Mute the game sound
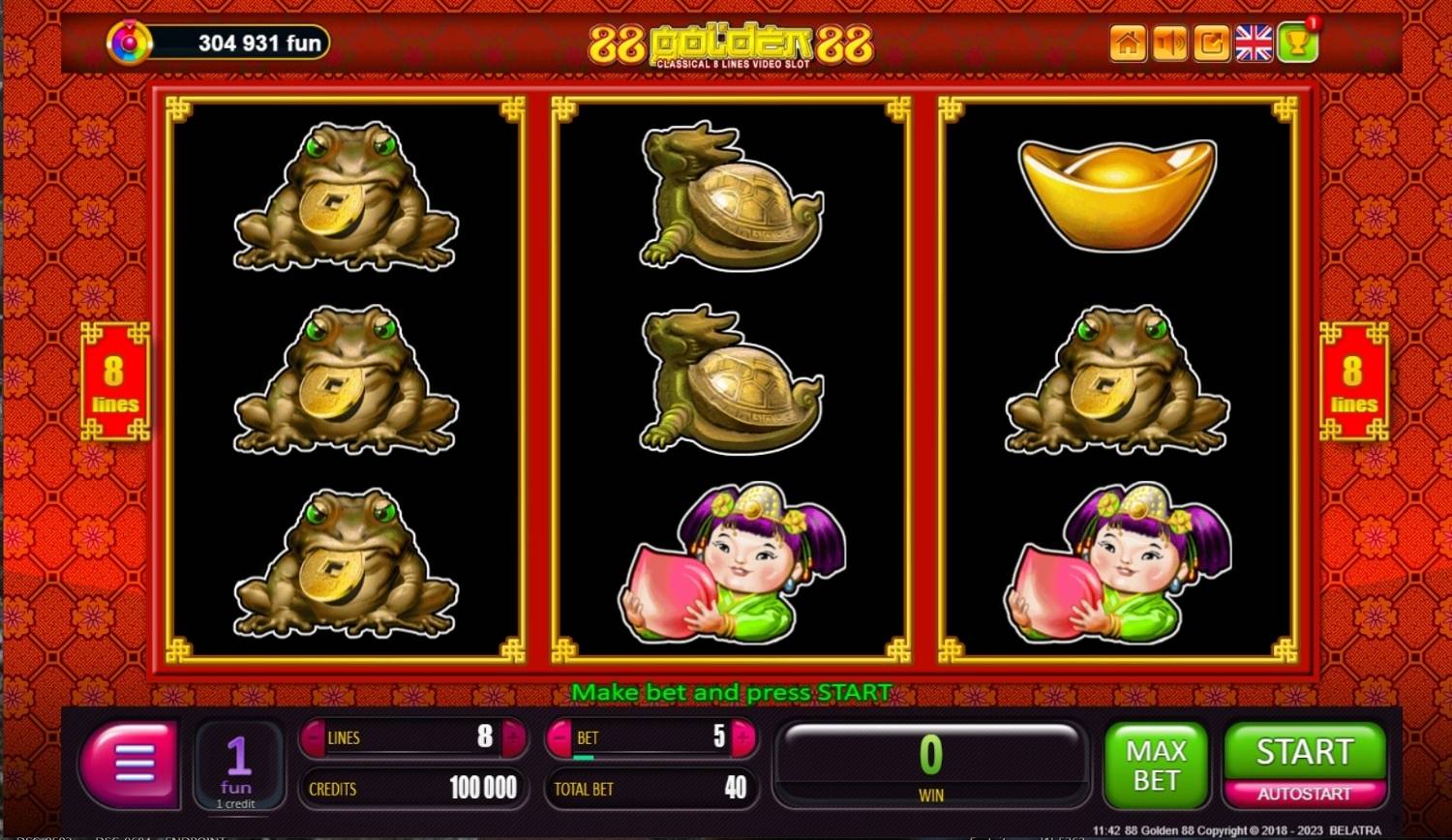This screenshot has height=840, width=1452. [1168, 44]
